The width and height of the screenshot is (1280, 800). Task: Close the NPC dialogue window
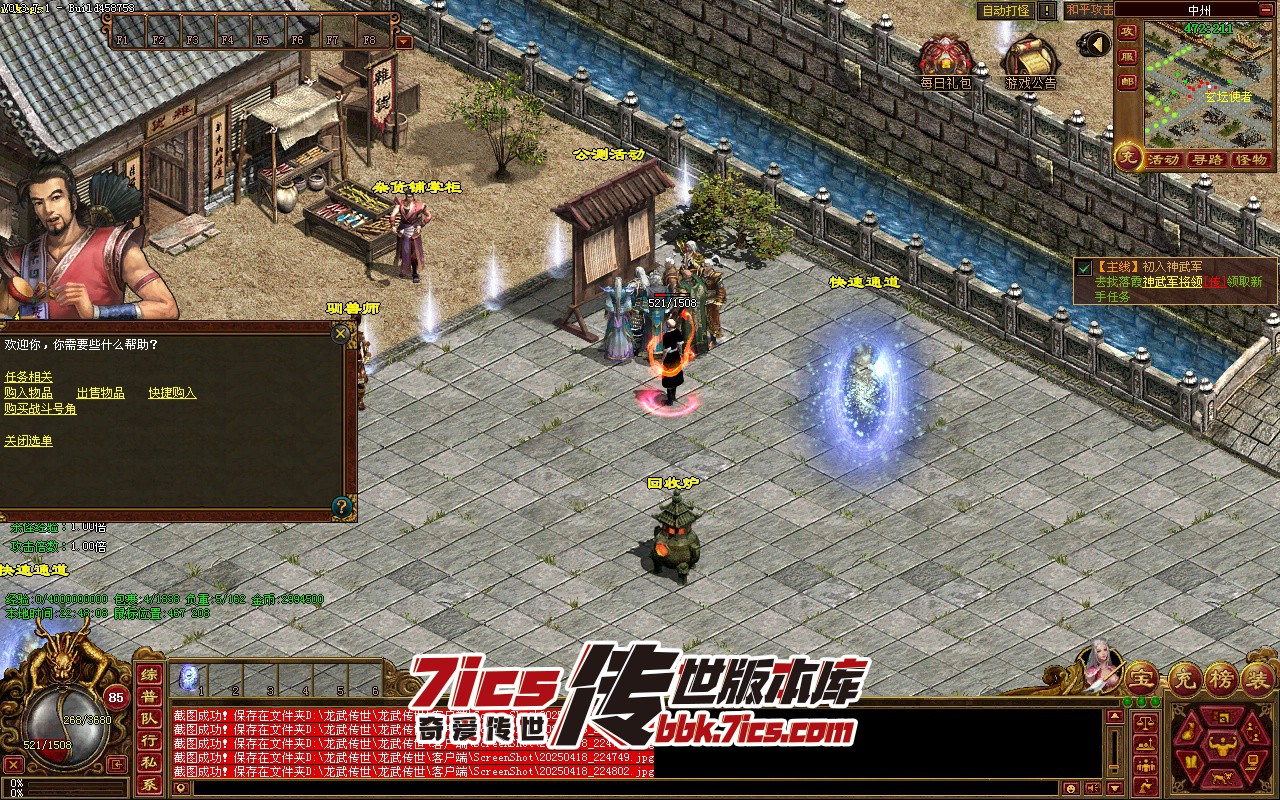coord(342,334)
